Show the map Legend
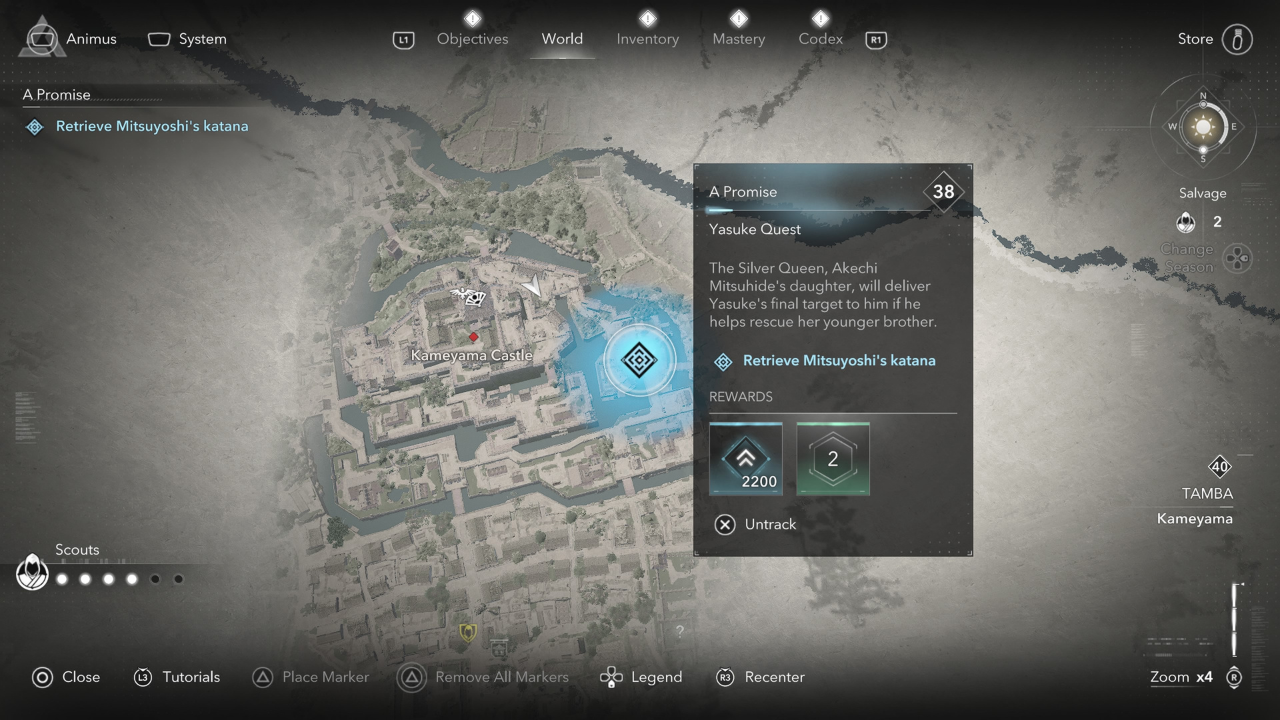 pyautogui.click(x=641, y=677)
